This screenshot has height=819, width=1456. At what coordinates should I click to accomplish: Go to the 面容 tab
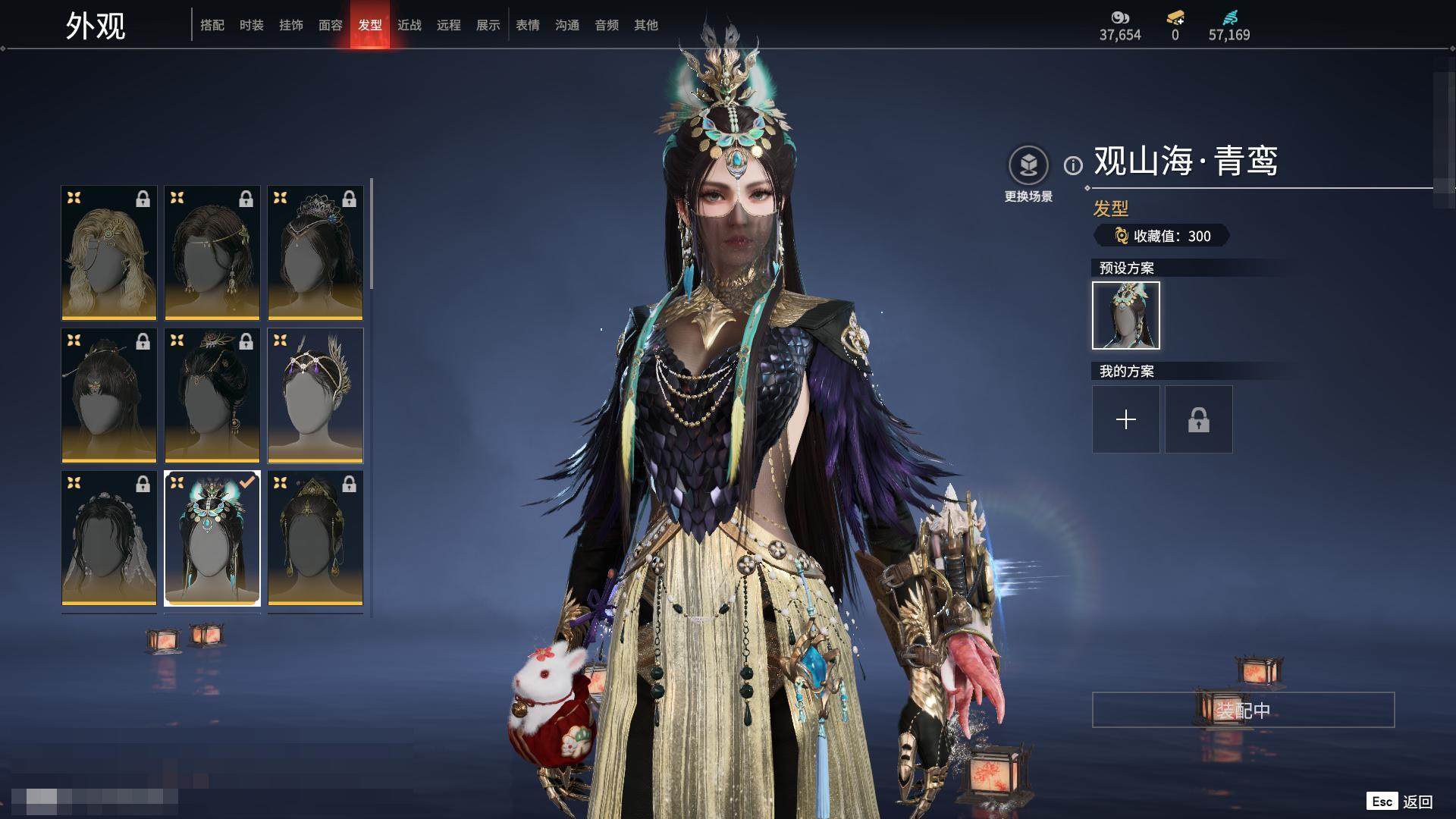click(331, 25)
